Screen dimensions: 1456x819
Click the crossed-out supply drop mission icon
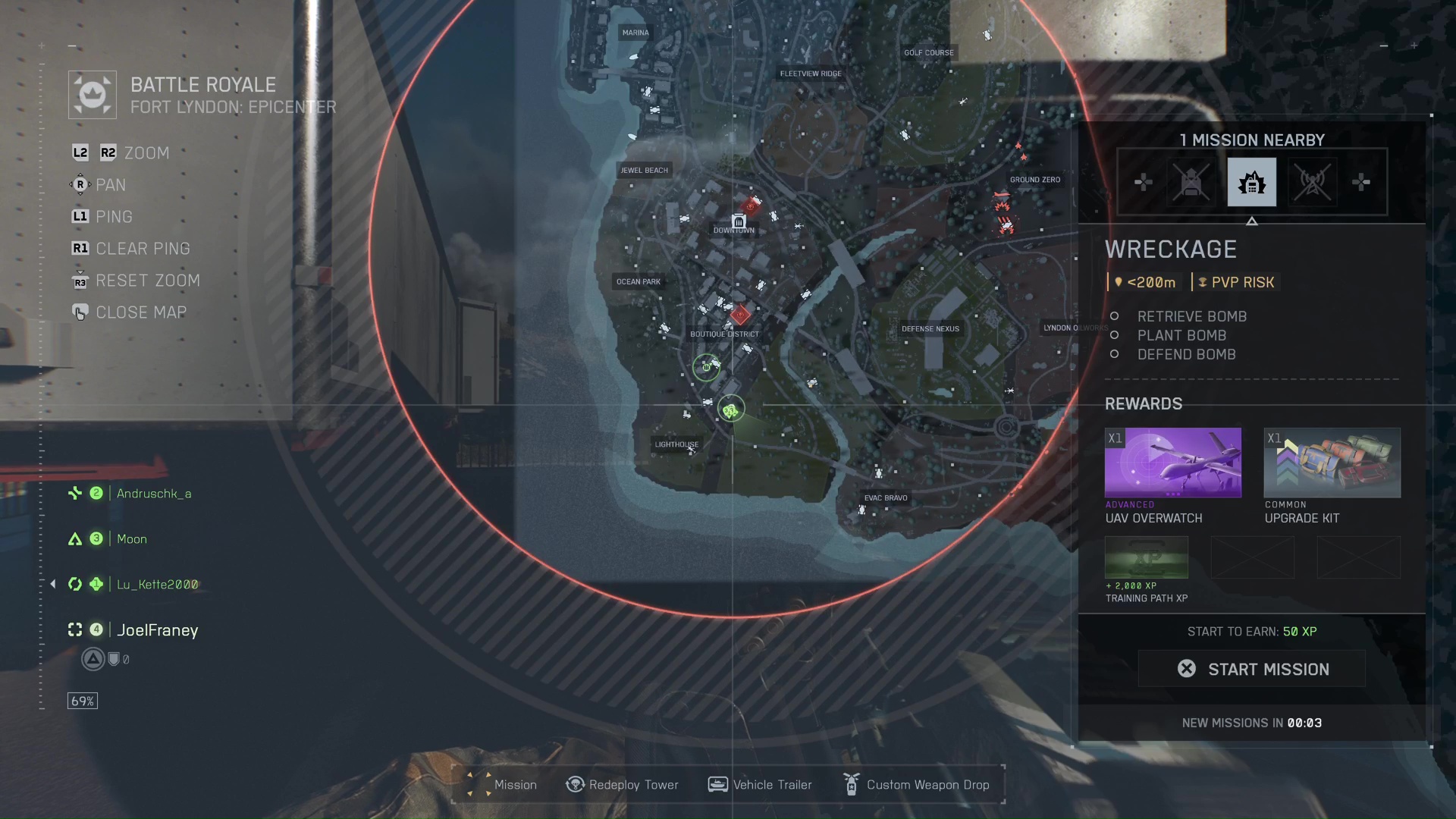[1191, 182]
